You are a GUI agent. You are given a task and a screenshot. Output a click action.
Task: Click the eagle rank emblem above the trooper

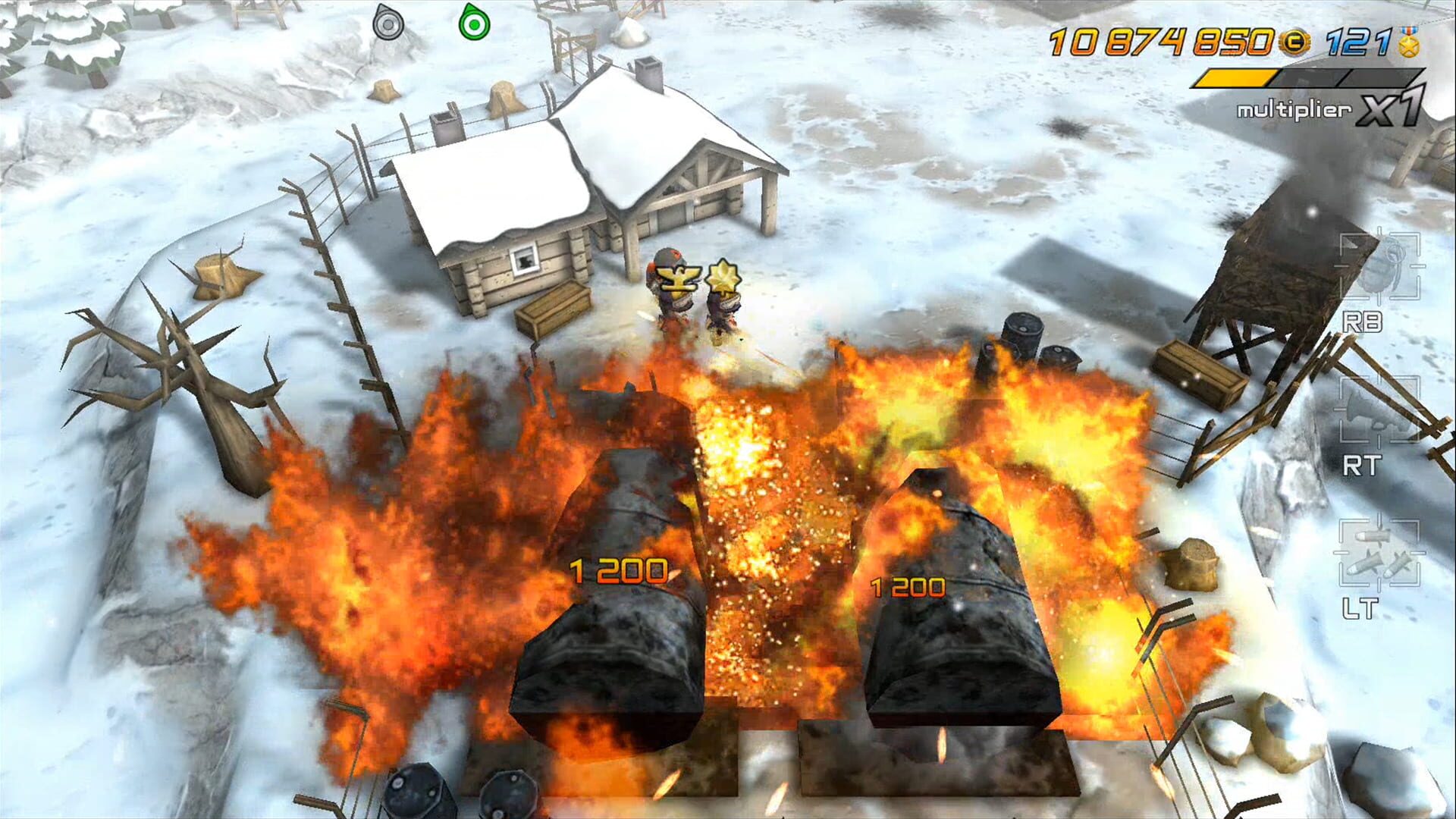(679, 278)
